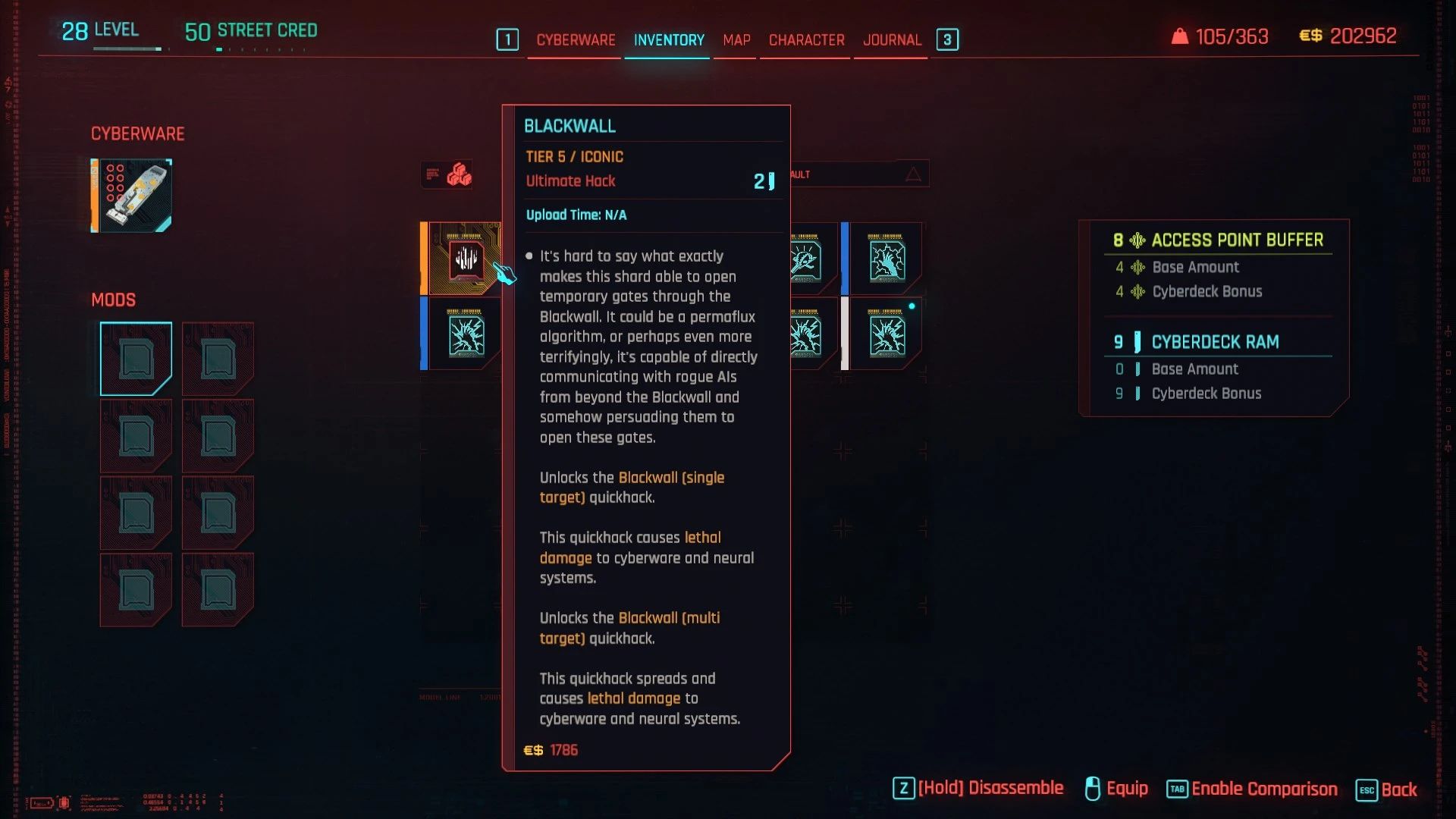The width and height of the screenshot is (1456, 819).
Task: Click the weight icon beside 105/363
Action: click(1181, 36)
